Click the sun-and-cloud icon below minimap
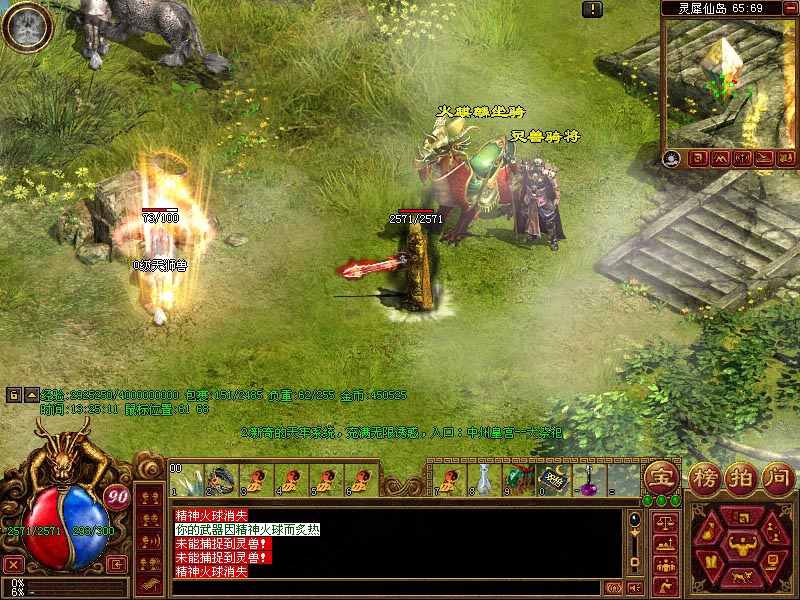 pyautogui.click(x=671, y=158)
